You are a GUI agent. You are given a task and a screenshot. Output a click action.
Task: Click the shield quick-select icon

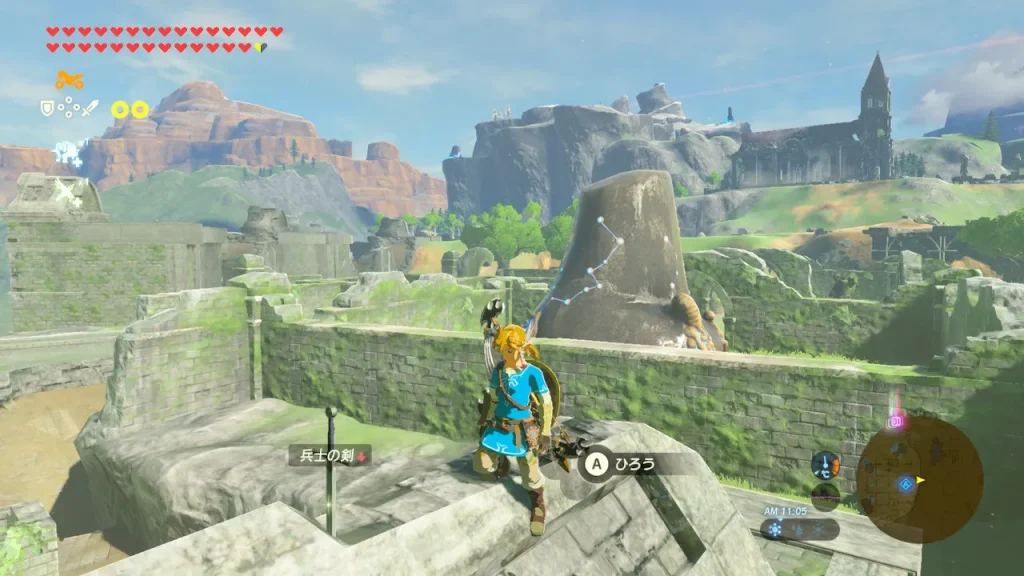click(47, 108)
